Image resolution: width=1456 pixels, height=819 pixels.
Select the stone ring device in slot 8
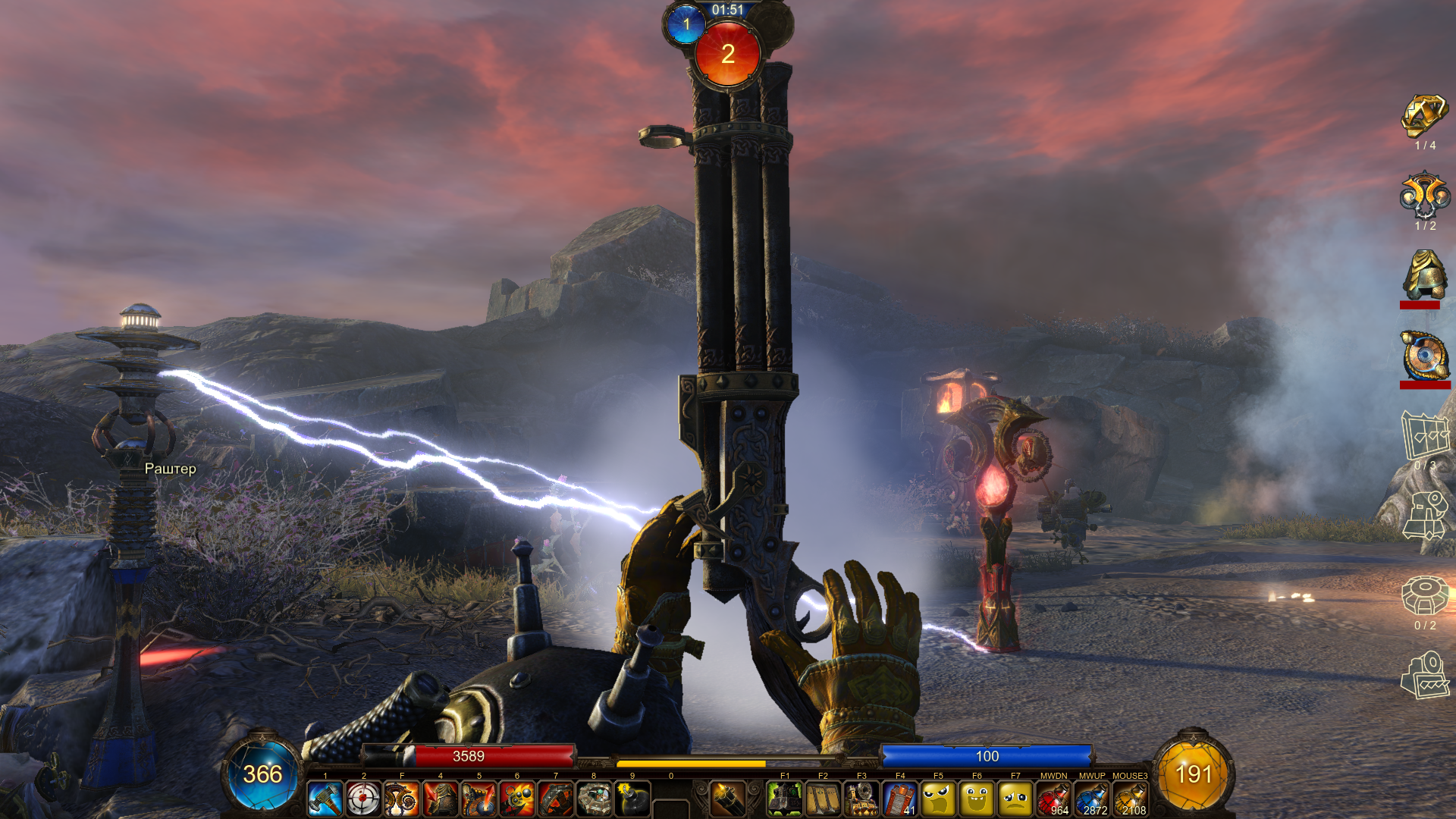click(594, 799)
